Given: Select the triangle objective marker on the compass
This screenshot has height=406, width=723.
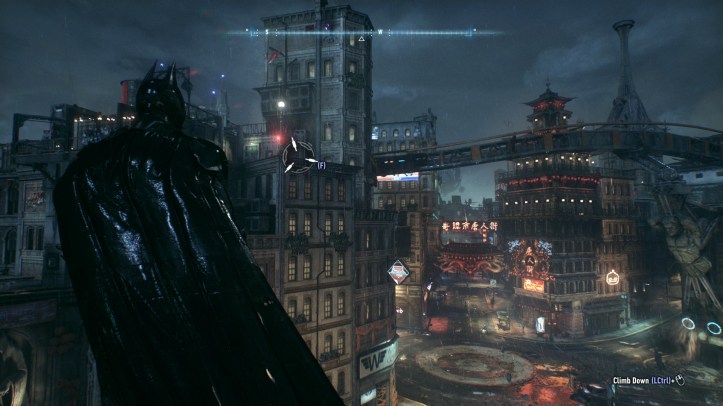Looking at the screenshot, I should 360,39.
